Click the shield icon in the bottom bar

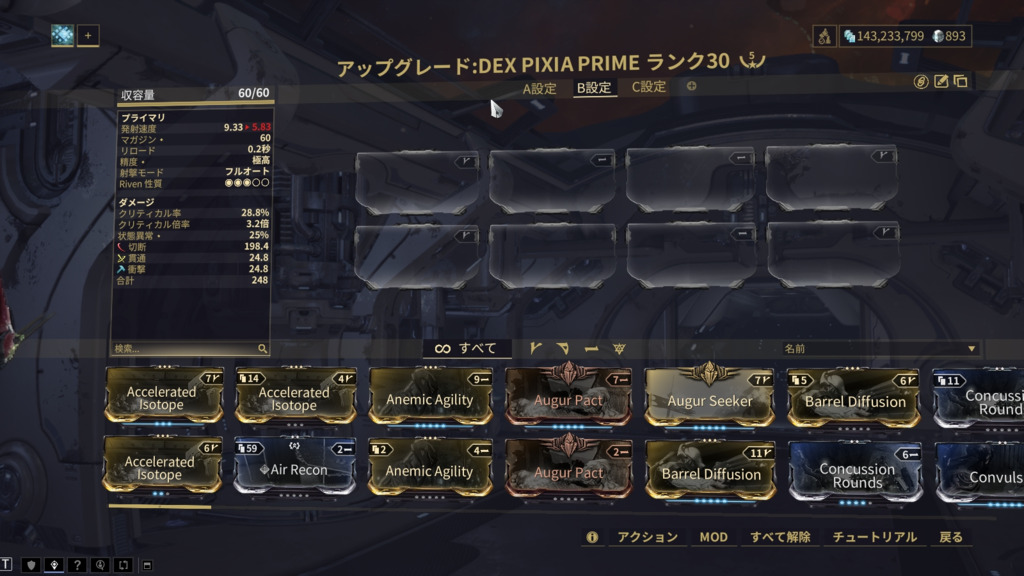30,565
